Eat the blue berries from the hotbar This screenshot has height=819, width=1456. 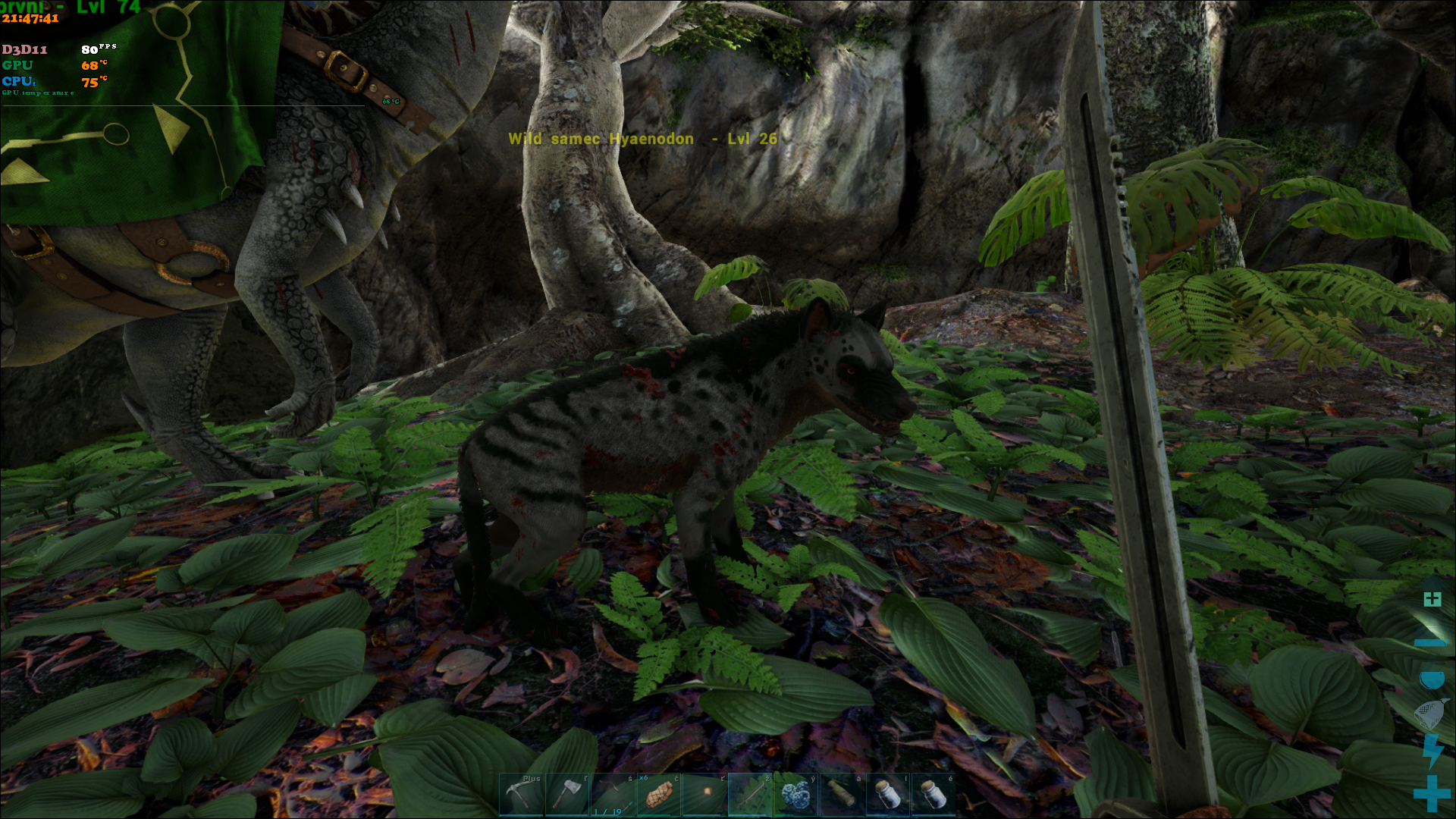(795, 795)
